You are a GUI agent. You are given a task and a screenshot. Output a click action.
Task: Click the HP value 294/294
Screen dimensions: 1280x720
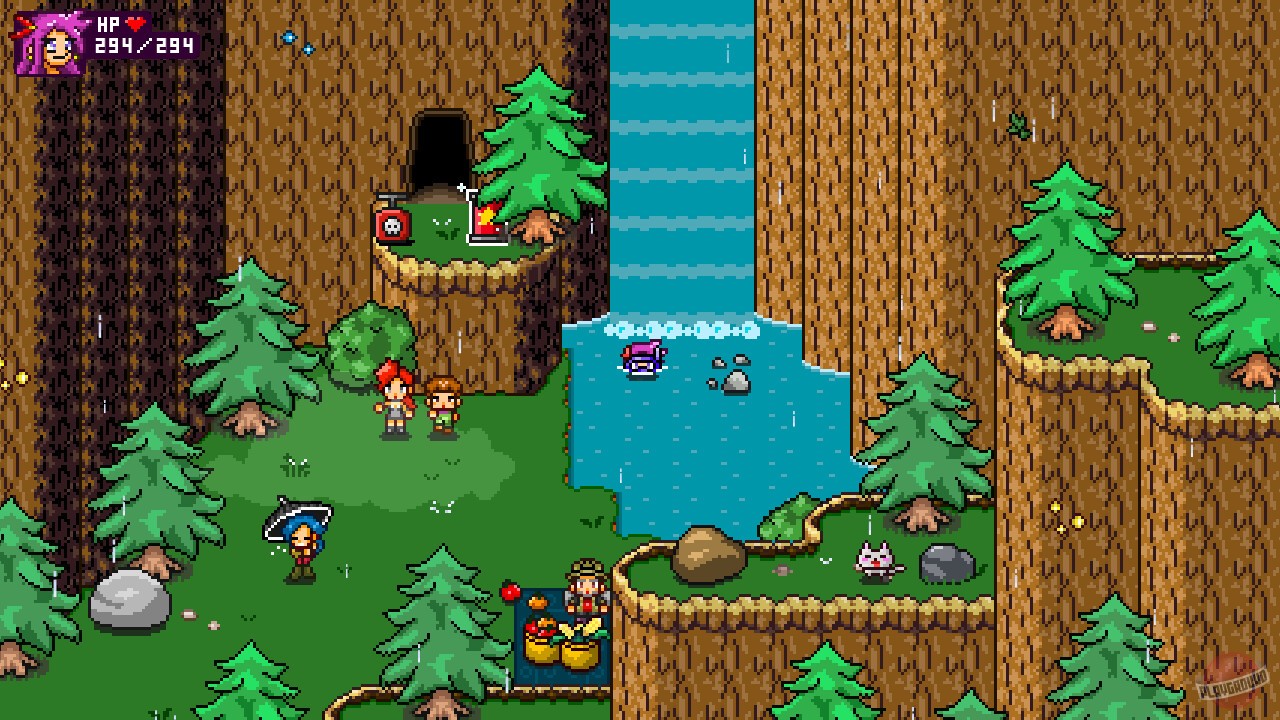click(143, 47)
